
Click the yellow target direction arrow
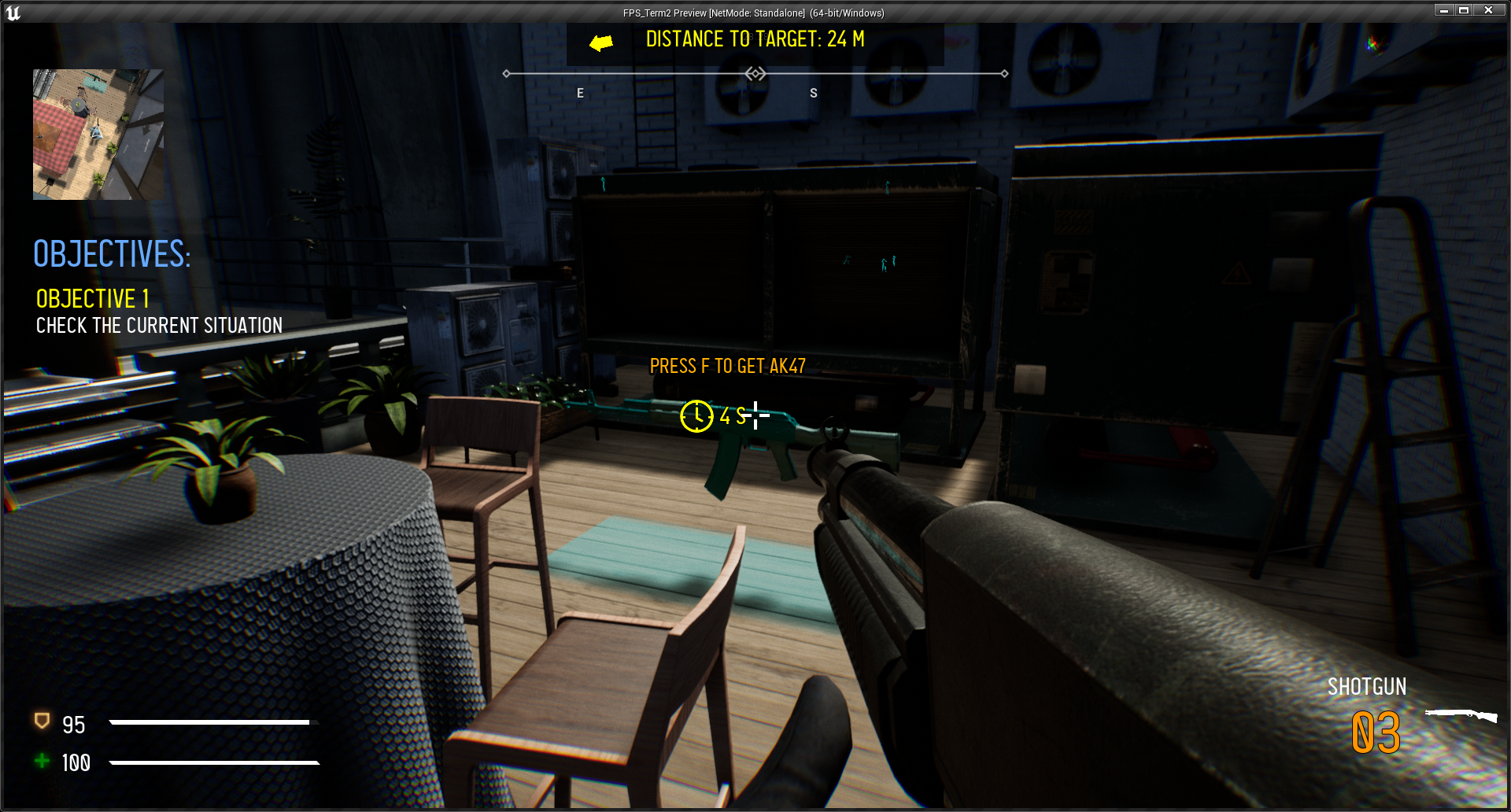click(601, 42)
